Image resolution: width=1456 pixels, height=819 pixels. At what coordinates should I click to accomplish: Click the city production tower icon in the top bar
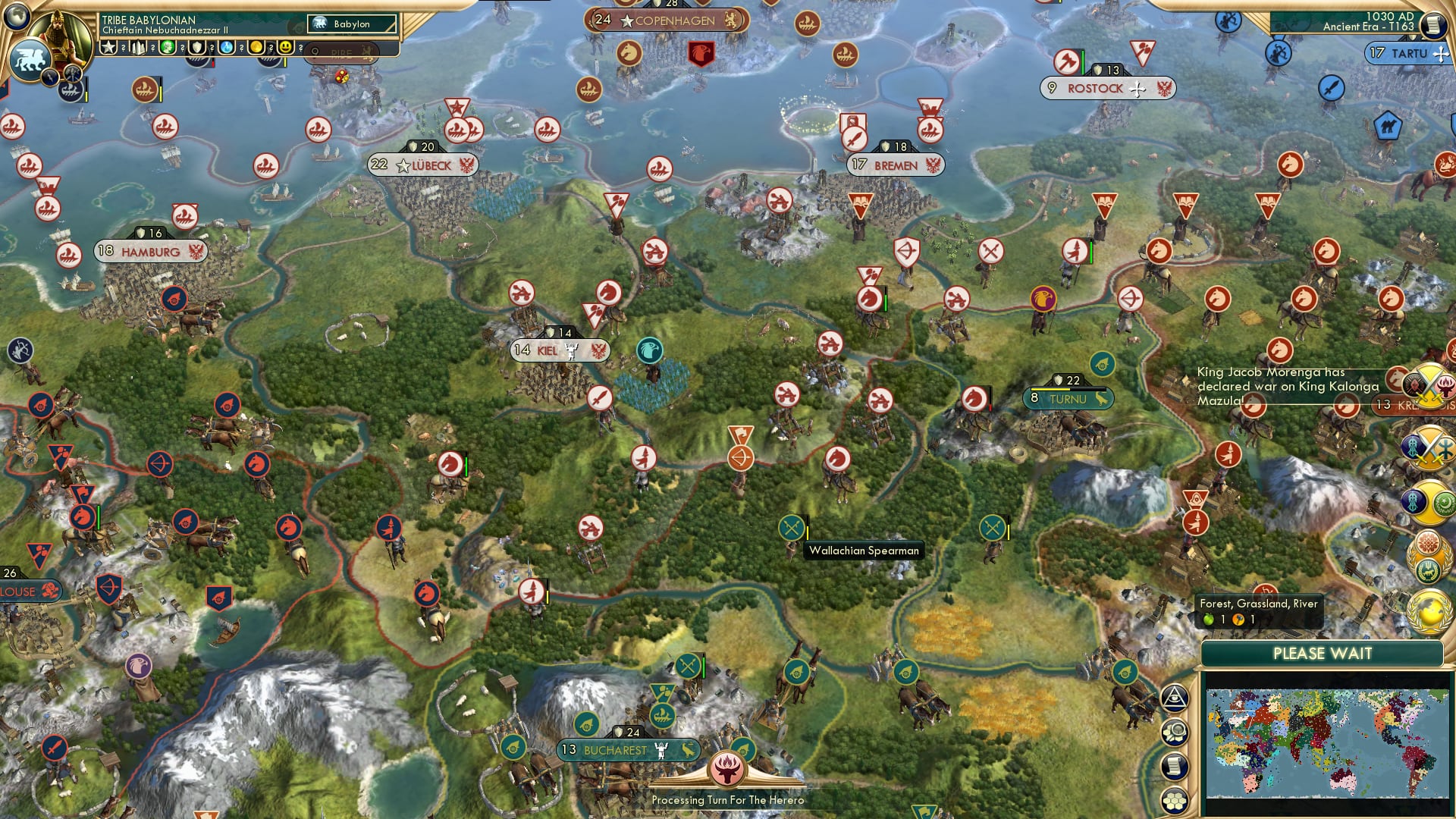137,48
